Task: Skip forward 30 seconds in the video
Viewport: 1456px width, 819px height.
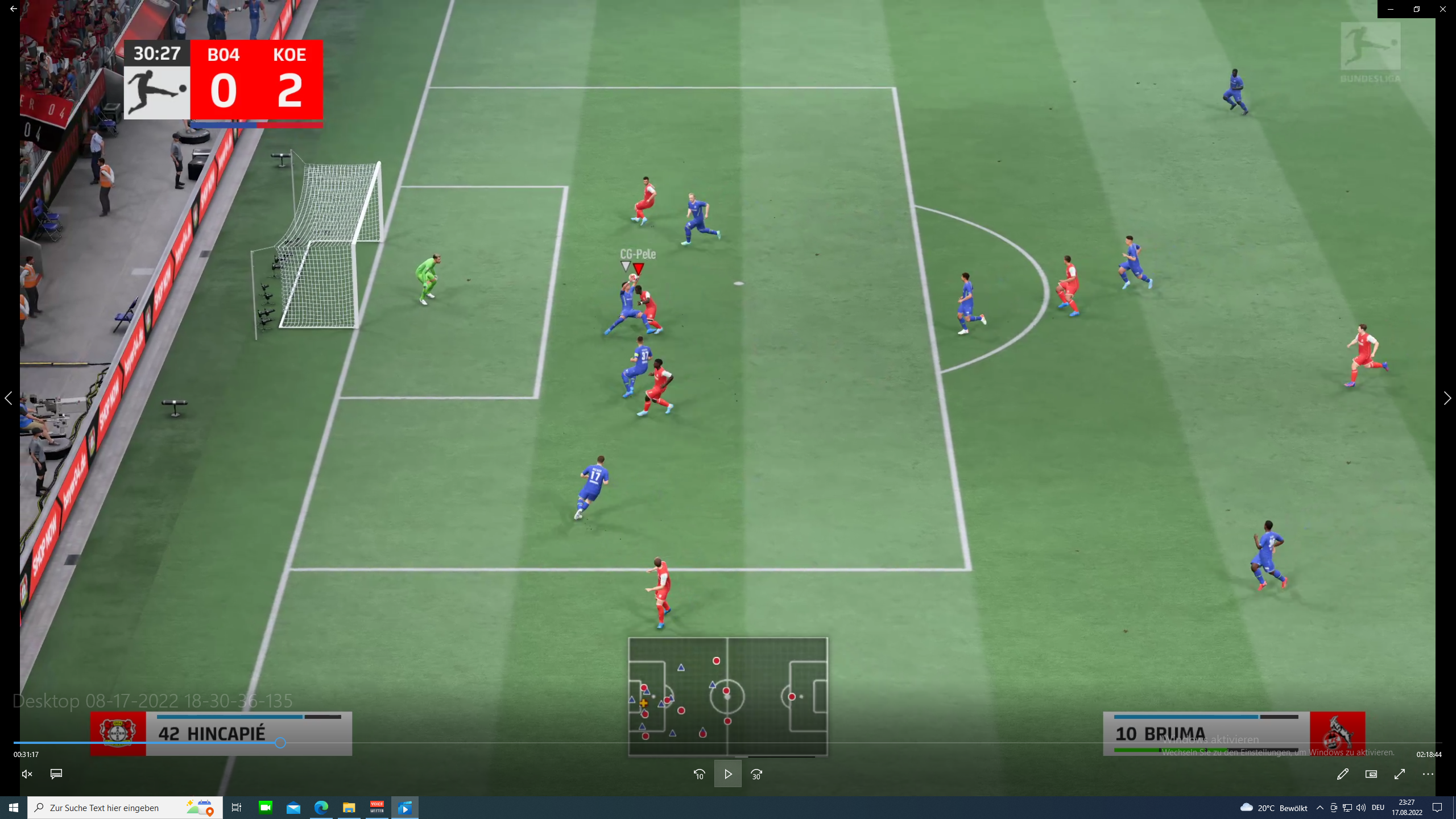Action: pyautogui.click(x=756, y=774)
